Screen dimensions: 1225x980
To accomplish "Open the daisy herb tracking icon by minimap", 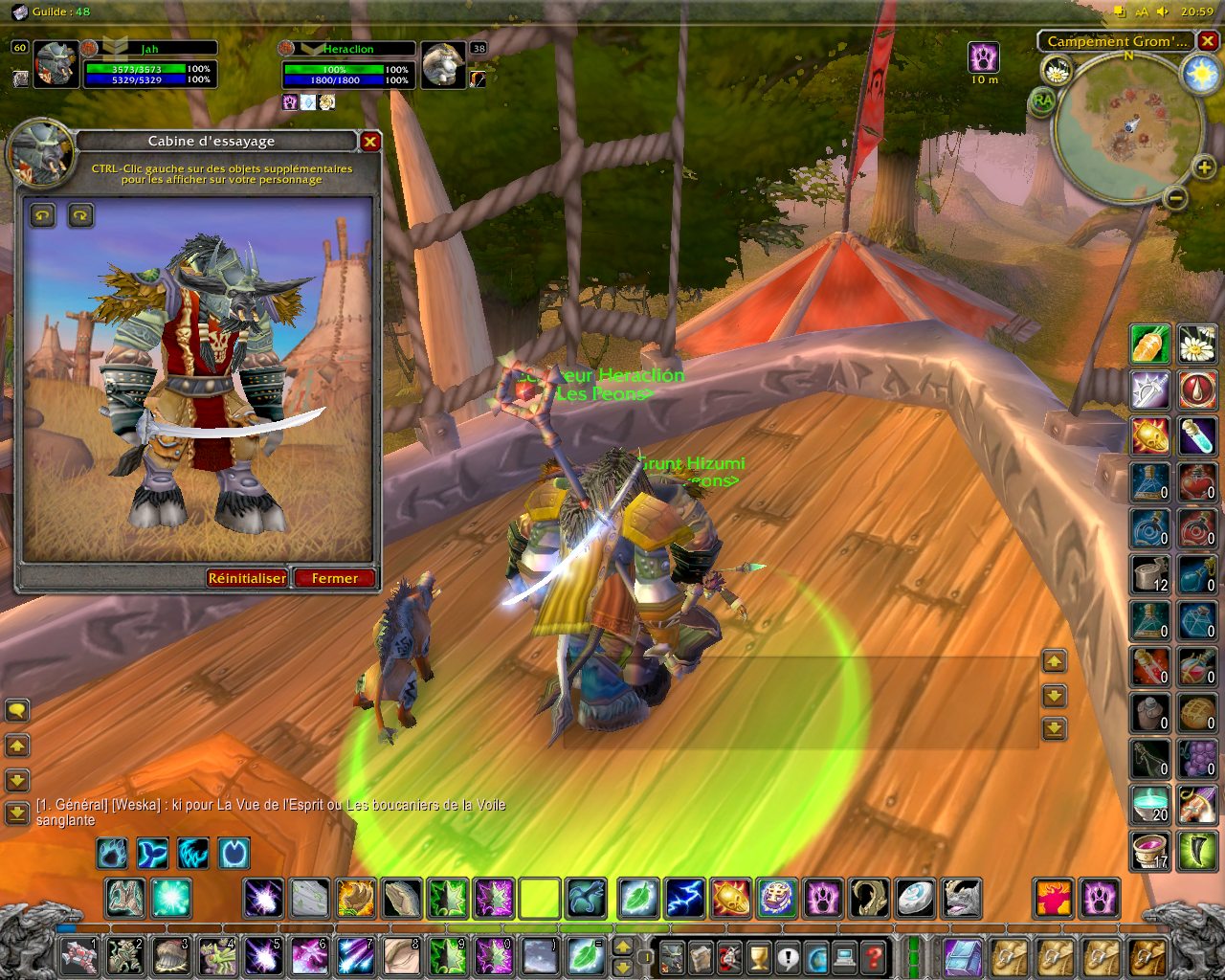I will [1057, 70].
